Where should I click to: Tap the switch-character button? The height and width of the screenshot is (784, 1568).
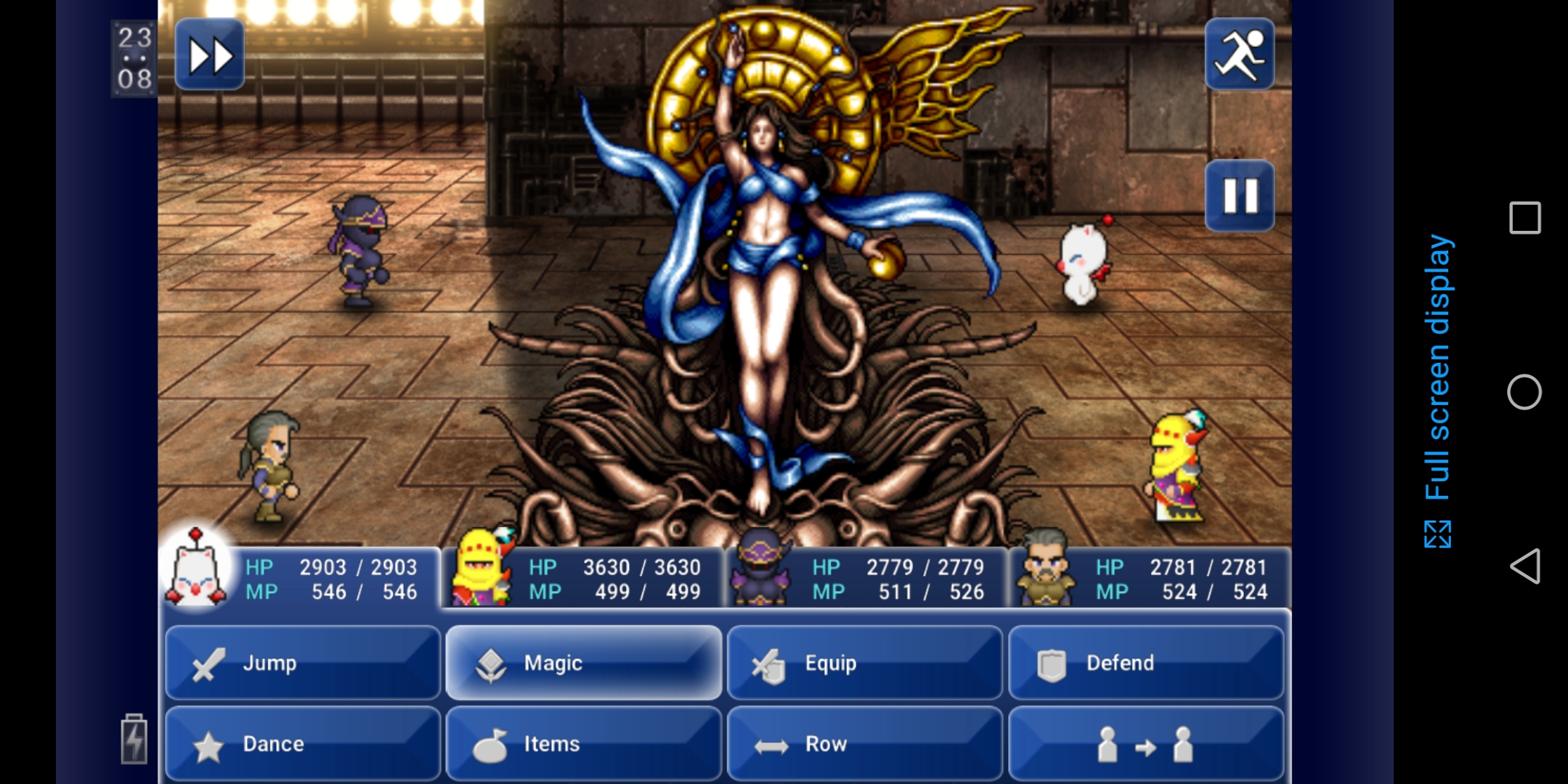coord(1145,744)
